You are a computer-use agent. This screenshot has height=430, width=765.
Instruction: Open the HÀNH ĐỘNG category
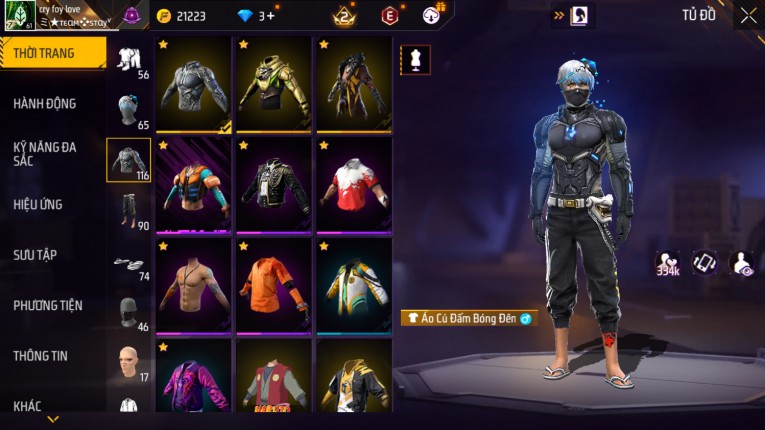coord(45,103)
